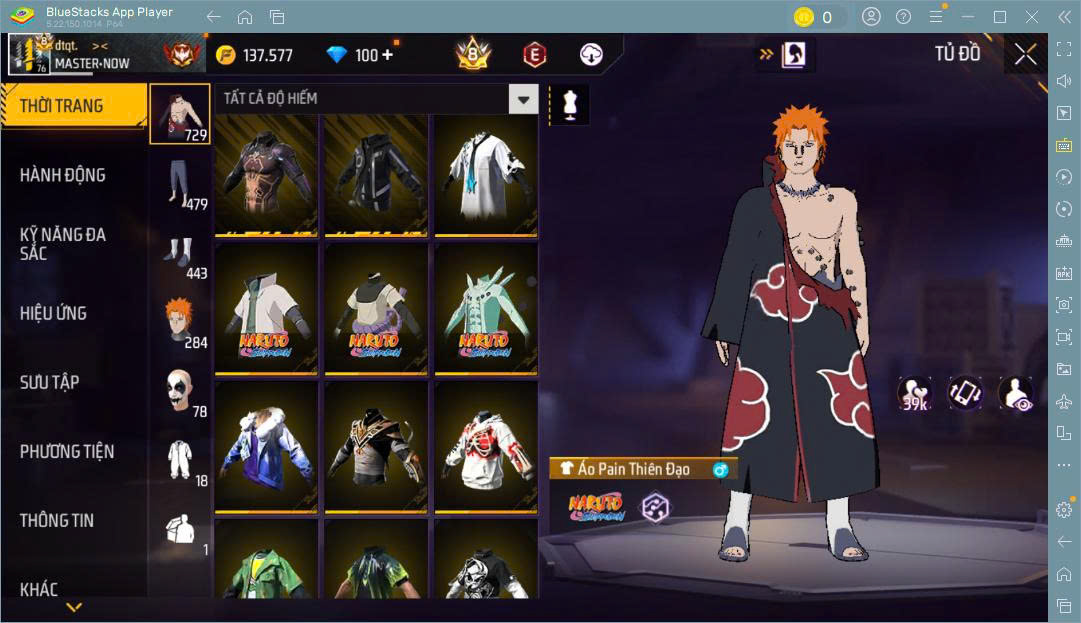The width and height of the screenshot is (1081, 623).
Task: Switch to Kỹ Năng Đa Sắc tab
Action: pyautogui.click(x=62, y=244)
